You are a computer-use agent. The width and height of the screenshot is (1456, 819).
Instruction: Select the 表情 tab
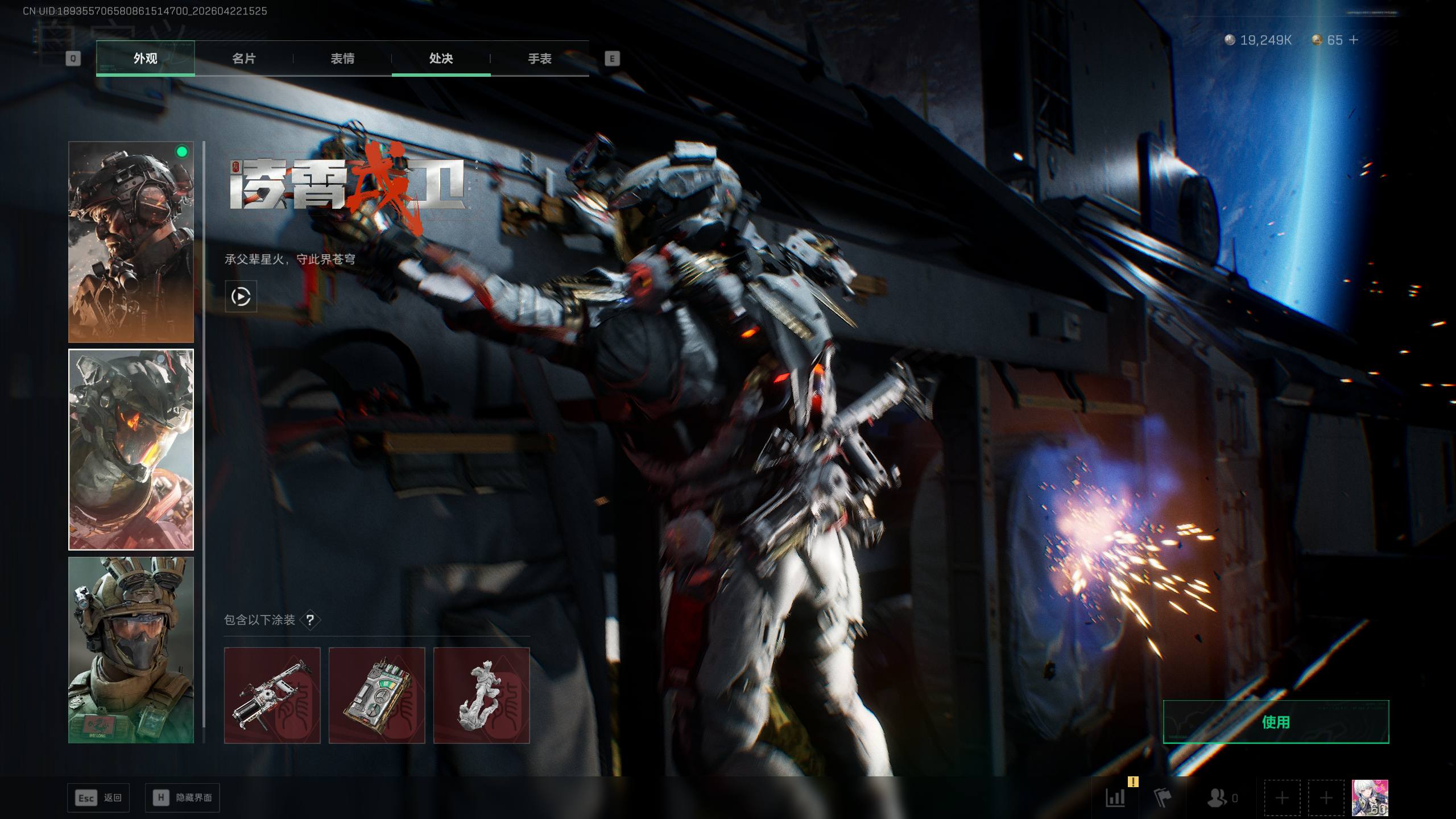pos(342,59)
